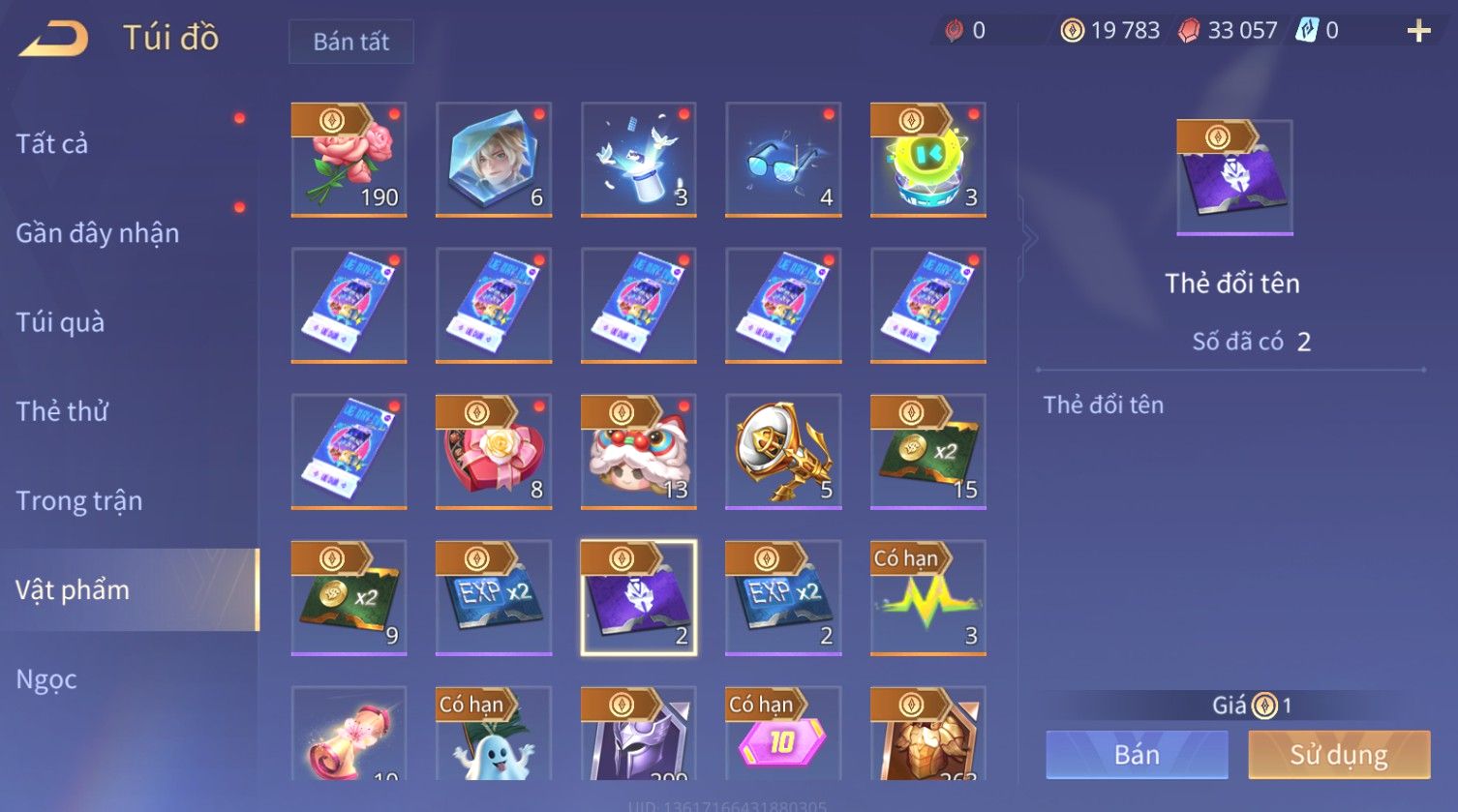The image size is (1458, 812).
Task: Select the Thẻ thử tab
Action: (x=62, y=411)
